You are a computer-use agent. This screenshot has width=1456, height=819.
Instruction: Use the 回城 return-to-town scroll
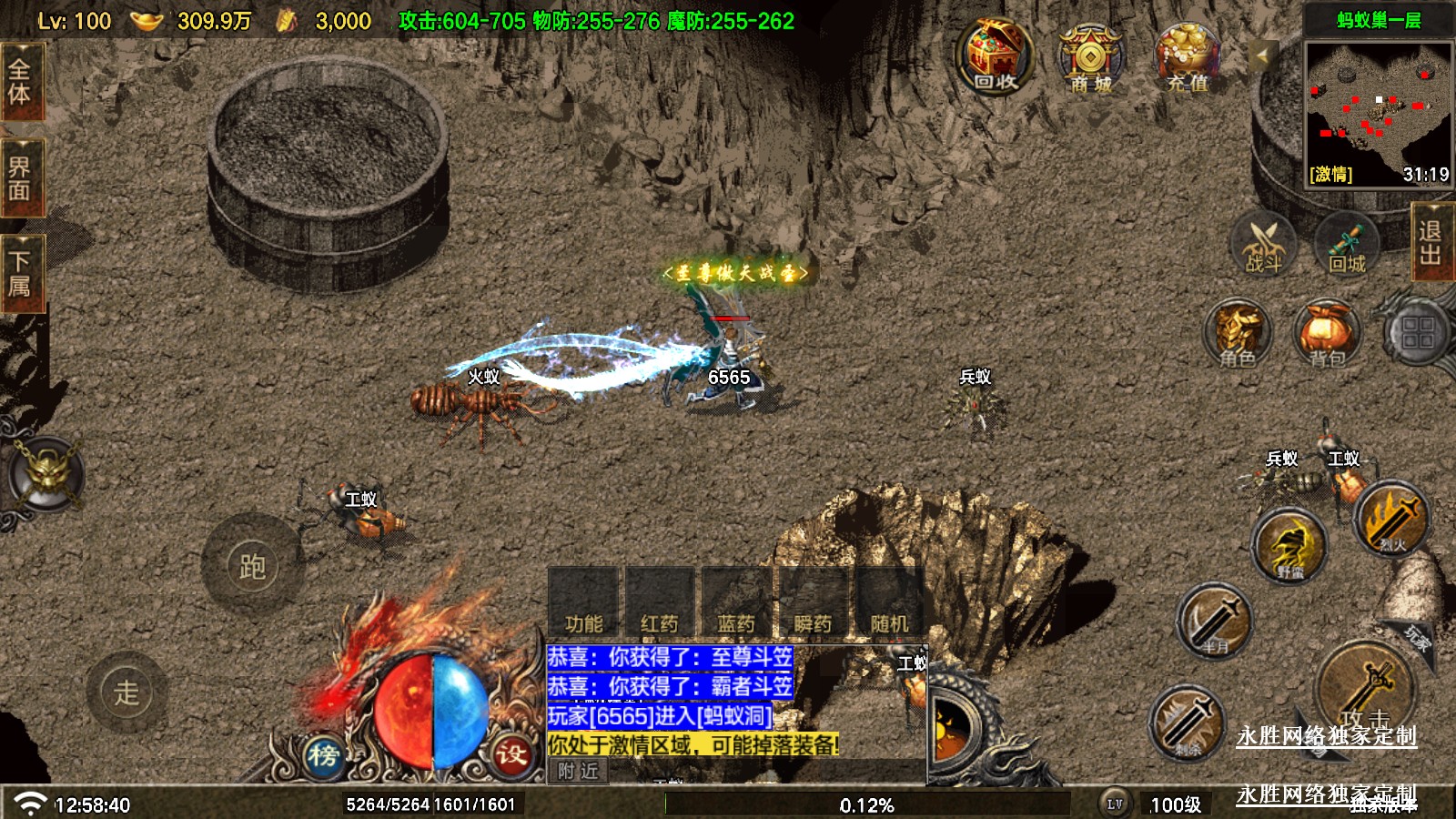[x=1347, y=244]
